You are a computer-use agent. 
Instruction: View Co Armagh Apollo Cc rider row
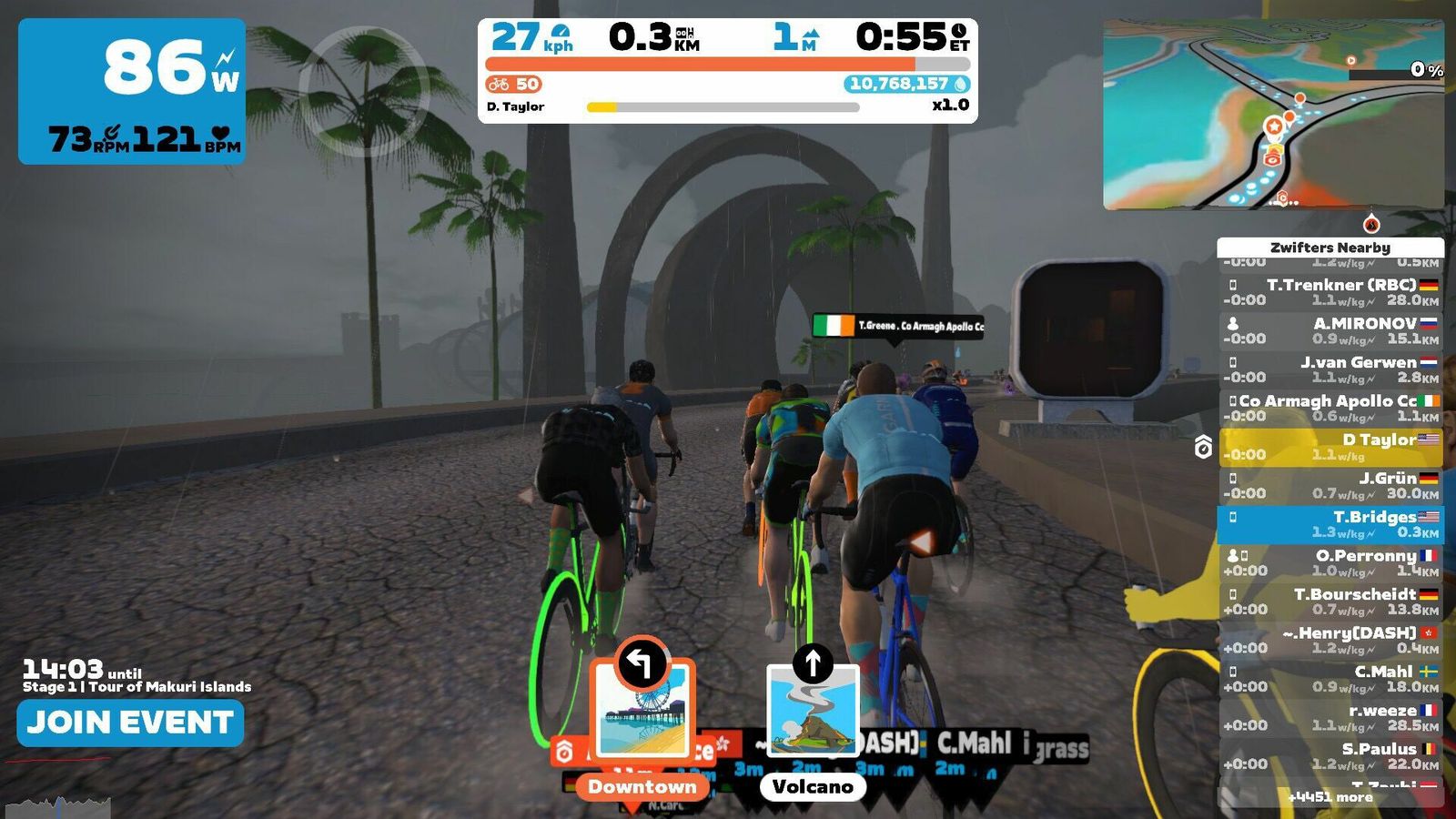(1330, 408)
